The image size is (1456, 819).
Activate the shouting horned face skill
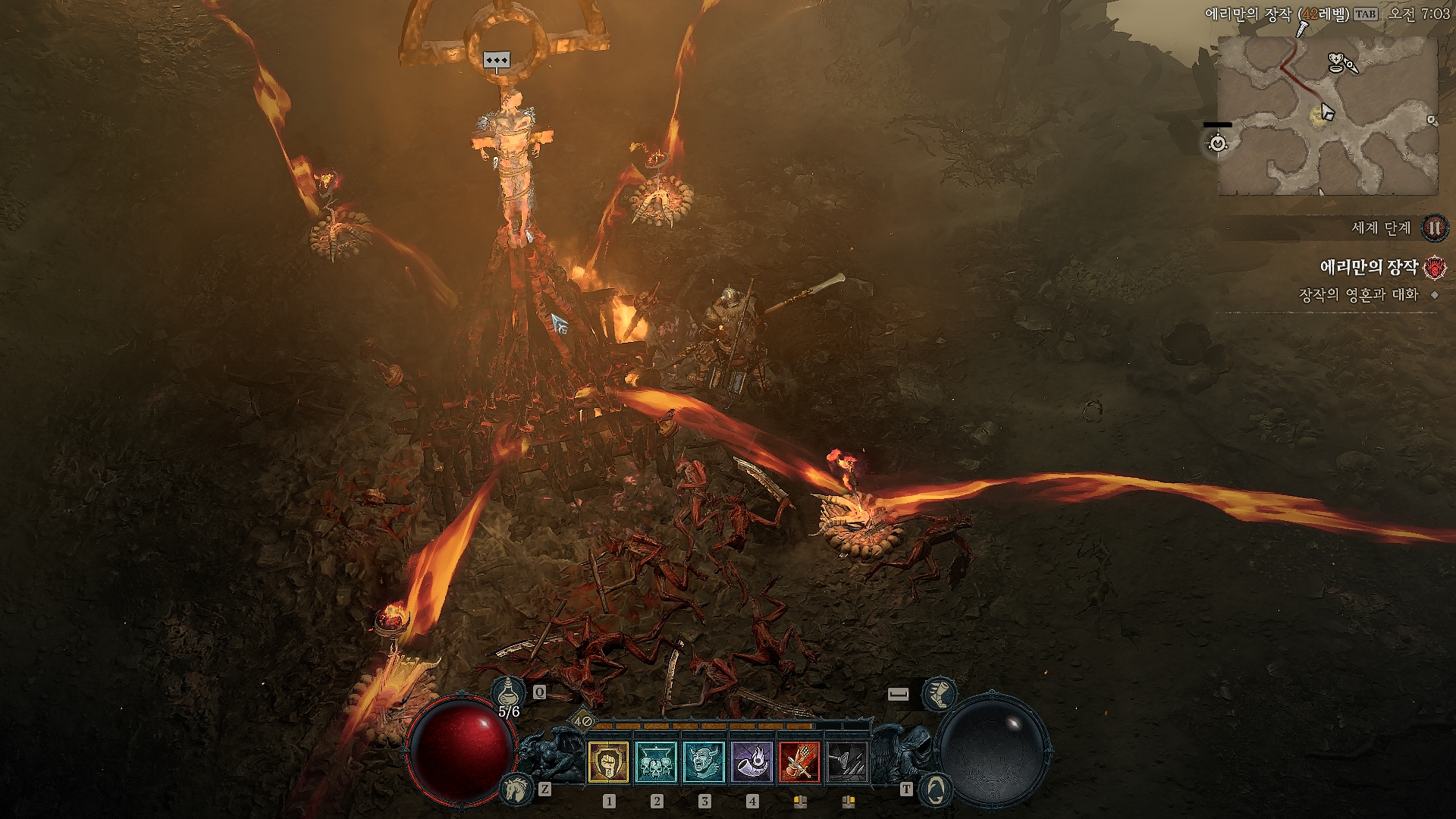coord(704,762)
